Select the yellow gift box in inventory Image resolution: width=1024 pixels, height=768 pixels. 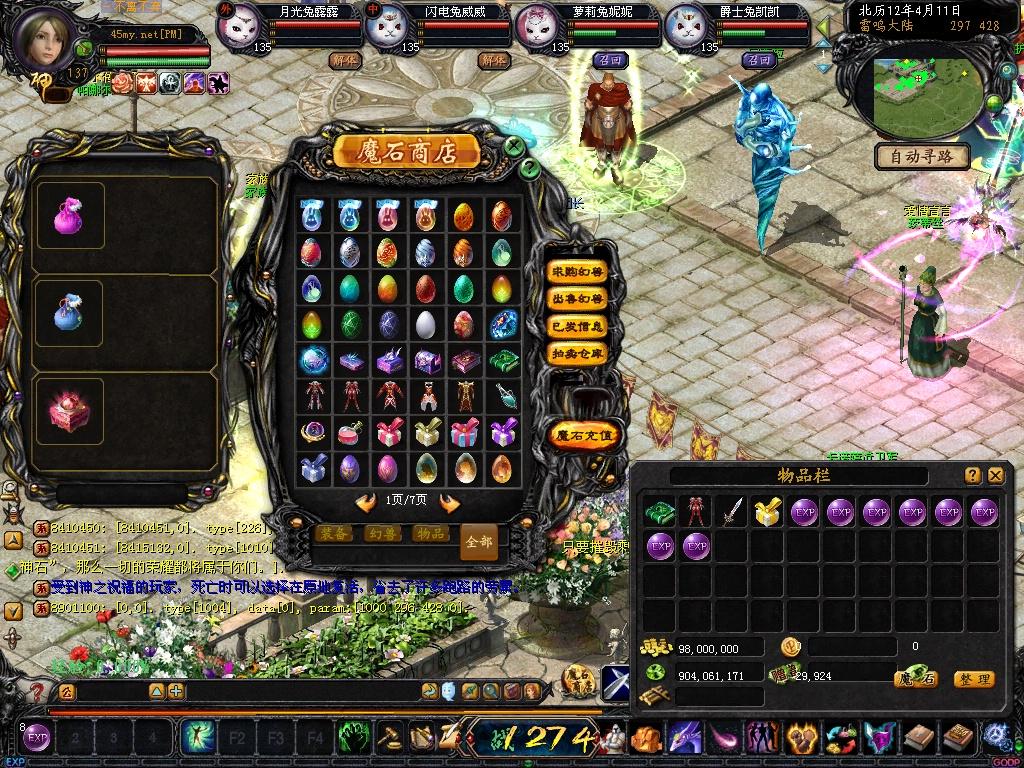pyautogui.click(x=767, y=512)
